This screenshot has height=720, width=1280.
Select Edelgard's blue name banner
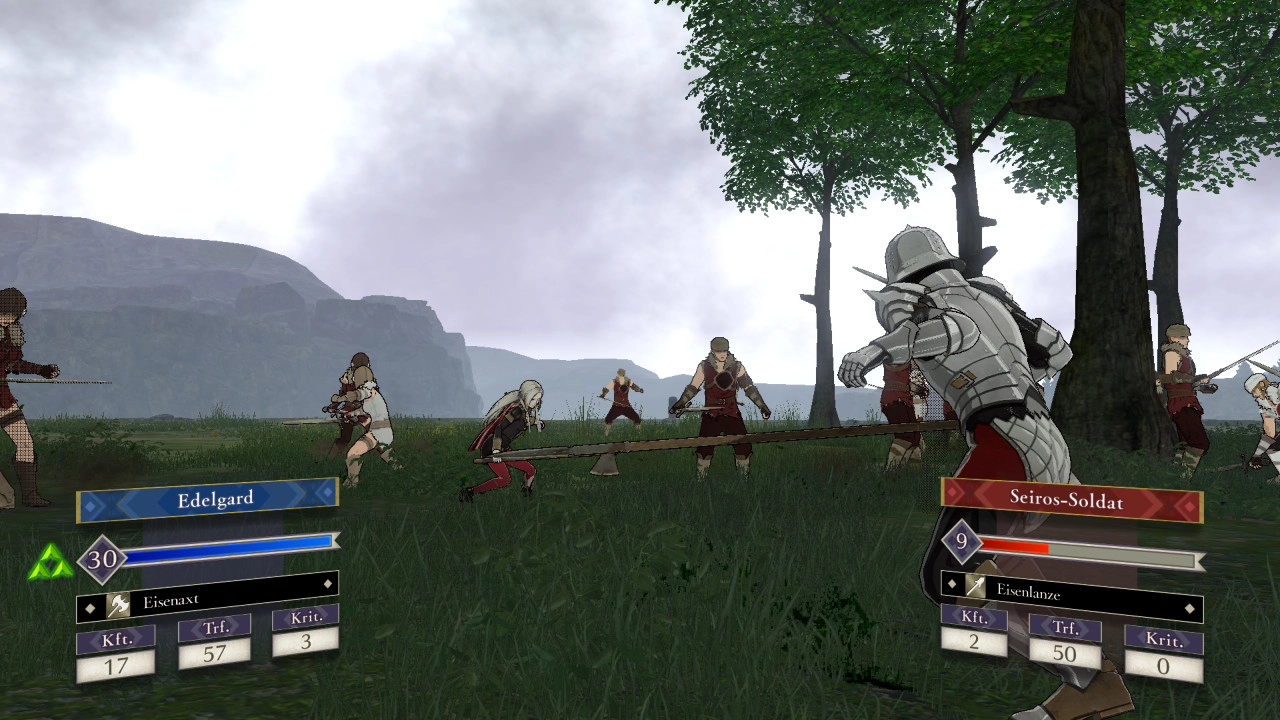click(x=207, y=499)
